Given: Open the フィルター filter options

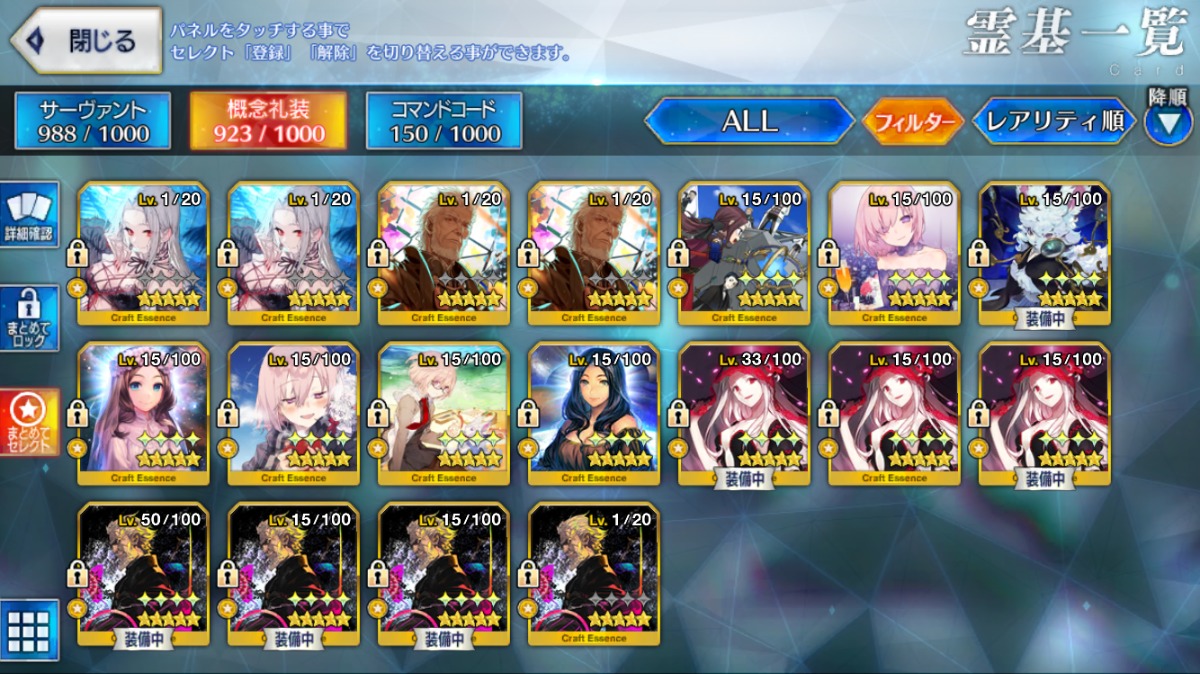Looking at the screenshot, I should (x=912, y=122).
